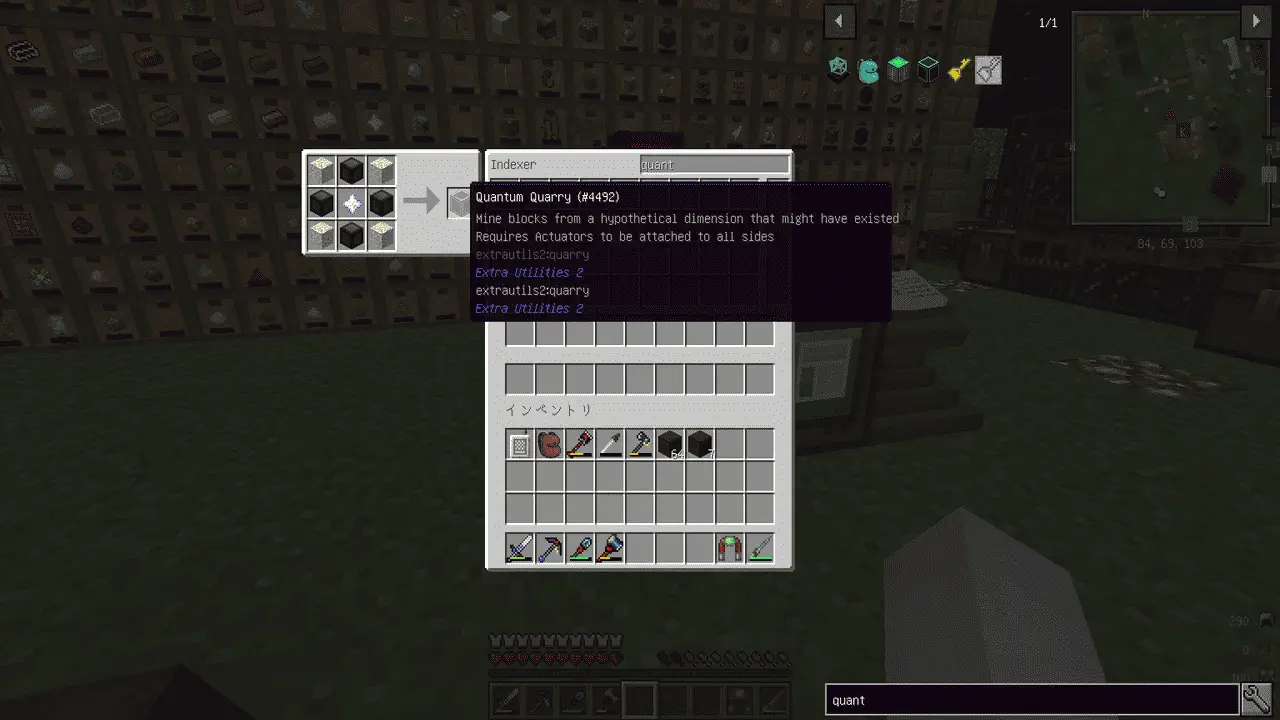Click the golden key item in JEI list
The height and width of the screenshot is (720, 1280).
958,70
